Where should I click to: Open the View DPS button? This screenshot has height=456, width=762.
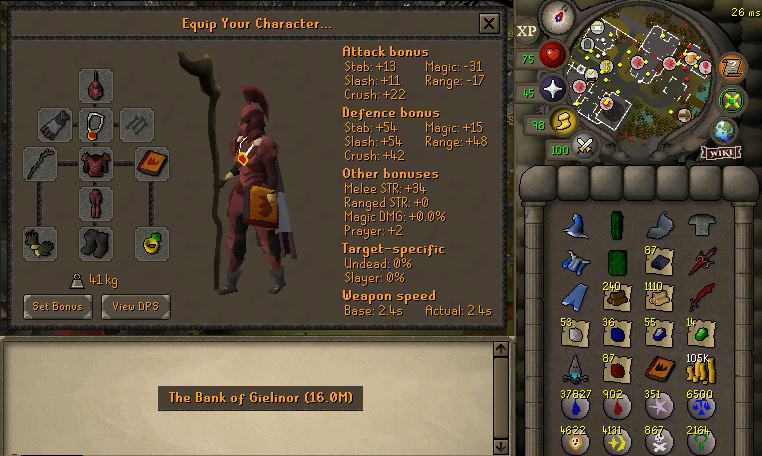(136, 306)
